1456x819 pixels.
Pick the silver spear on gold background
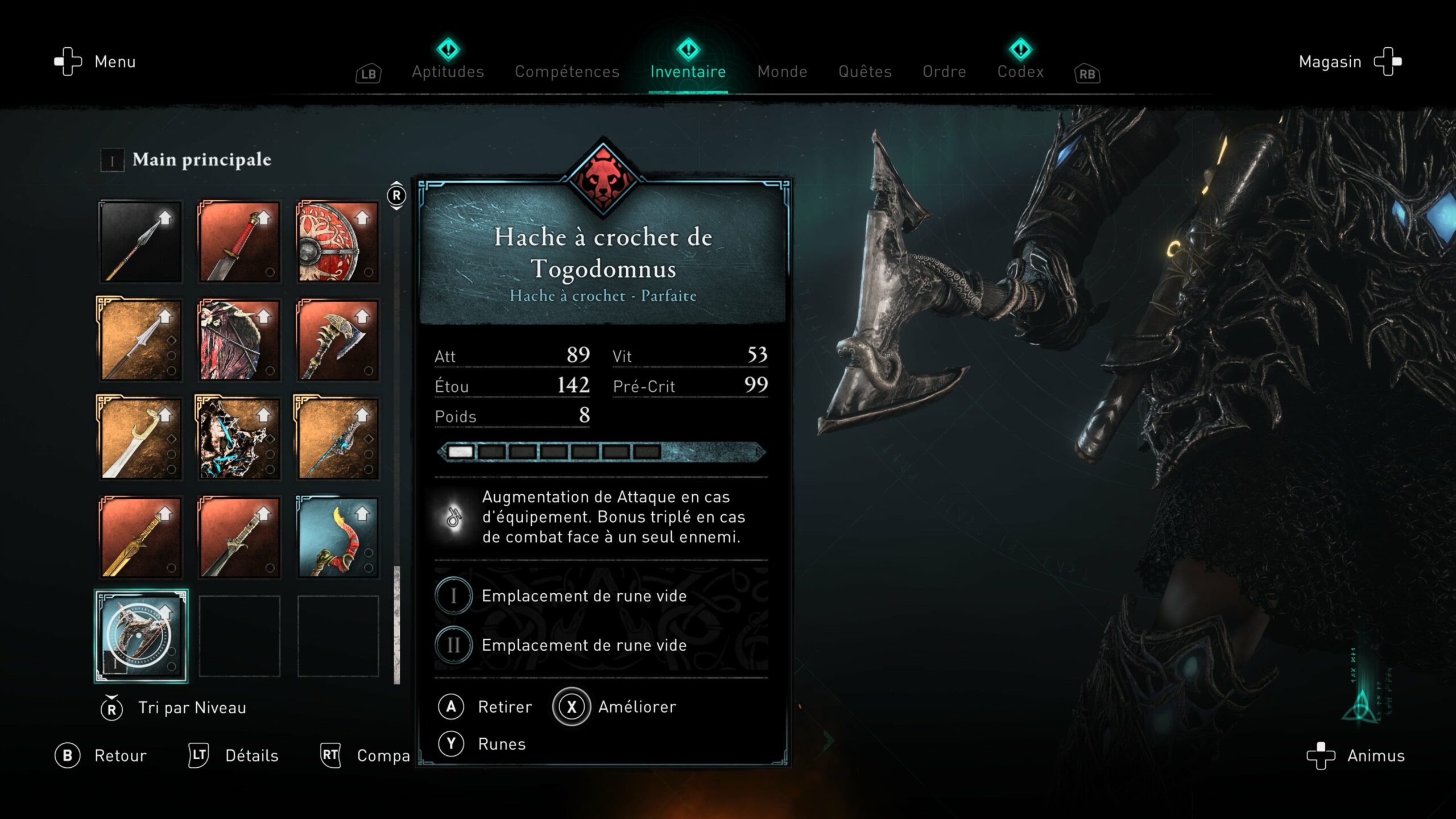click(x=140, y=340)
